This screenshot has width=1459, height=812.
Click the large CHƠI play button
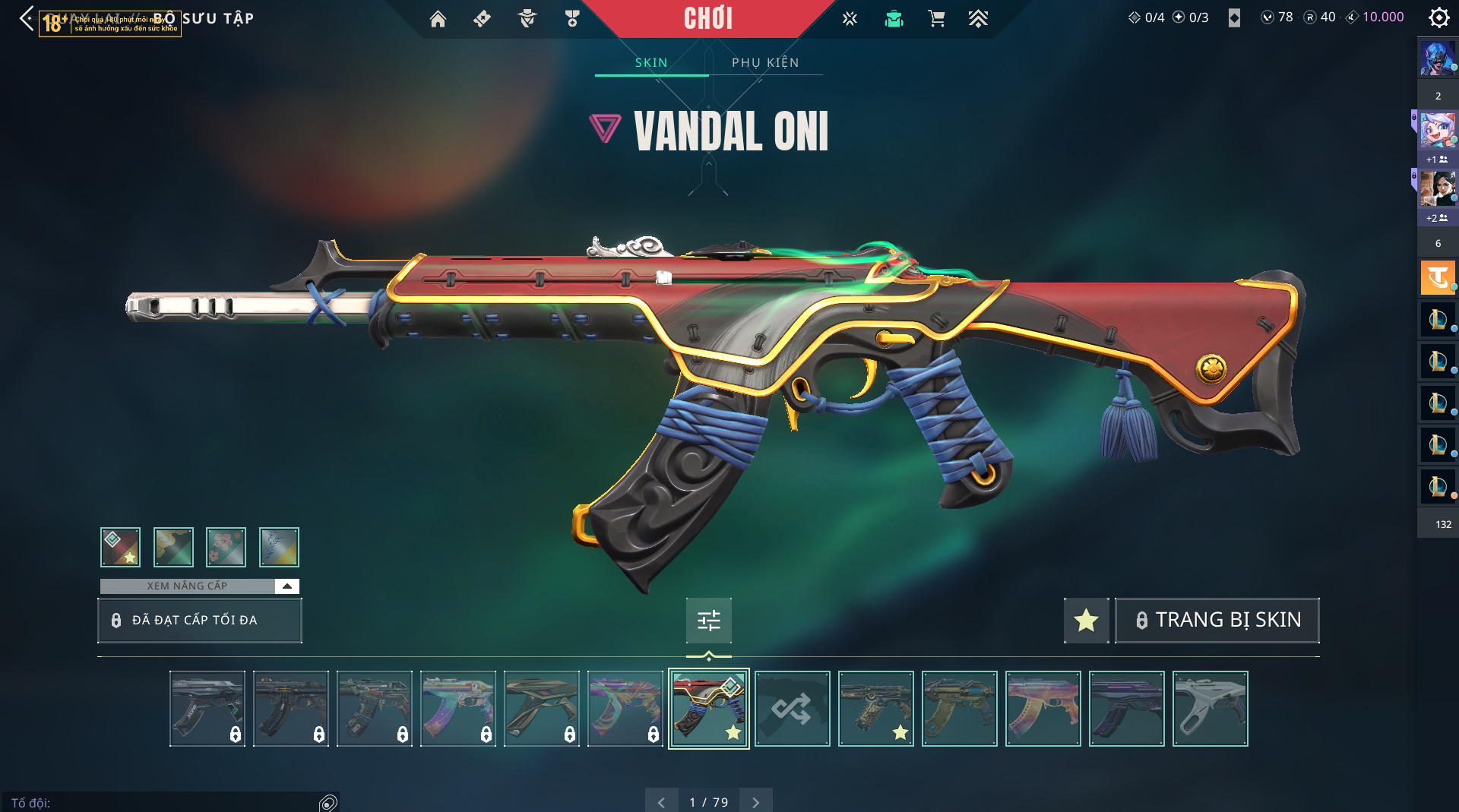click(707, 18)
